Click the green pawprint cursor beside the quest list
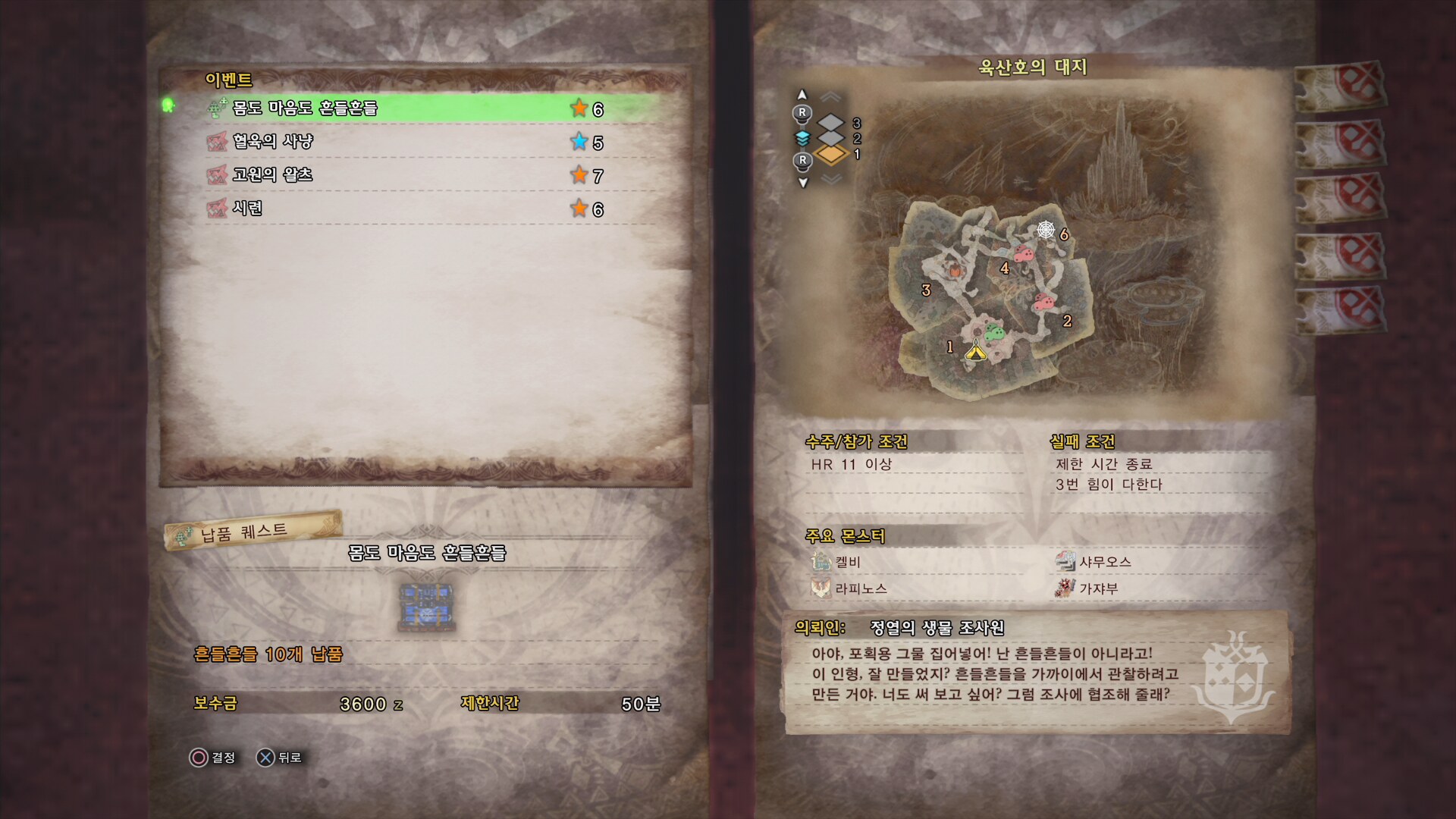Screen dimensions: 1456x819 [168, 105]
